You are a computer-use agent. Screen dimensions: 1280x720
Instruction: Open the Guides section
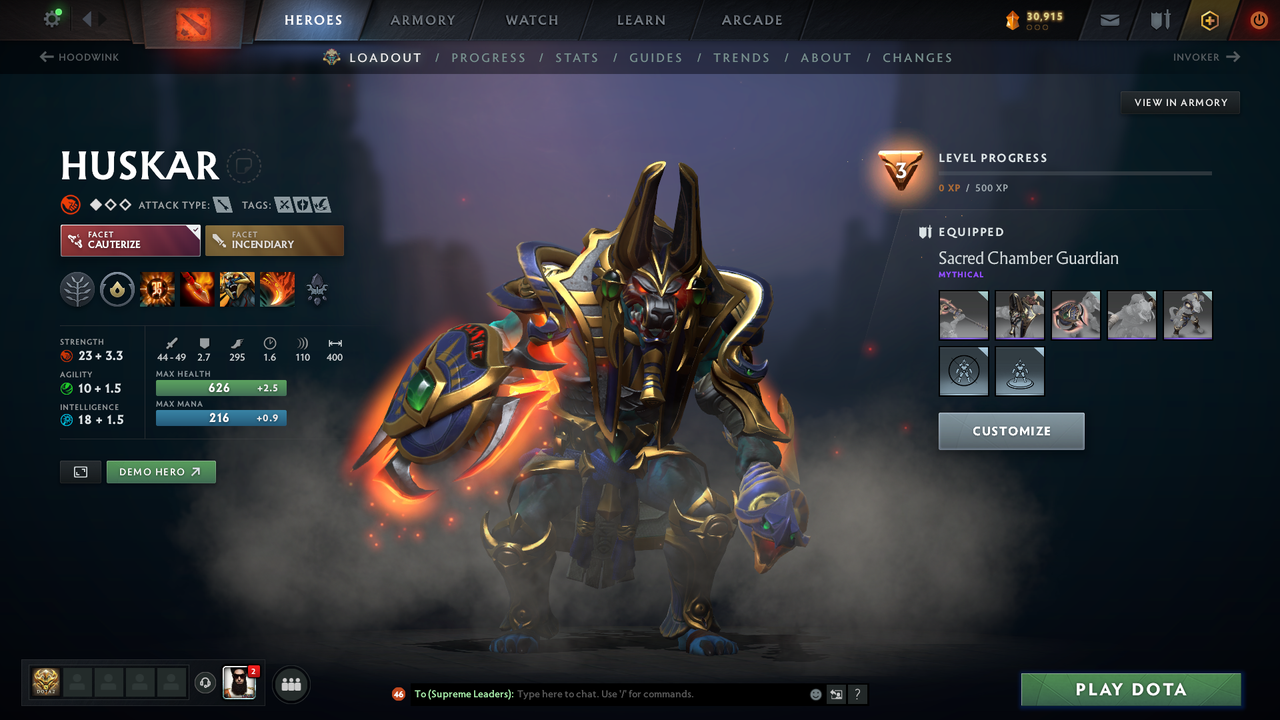[x=656, y=57]
